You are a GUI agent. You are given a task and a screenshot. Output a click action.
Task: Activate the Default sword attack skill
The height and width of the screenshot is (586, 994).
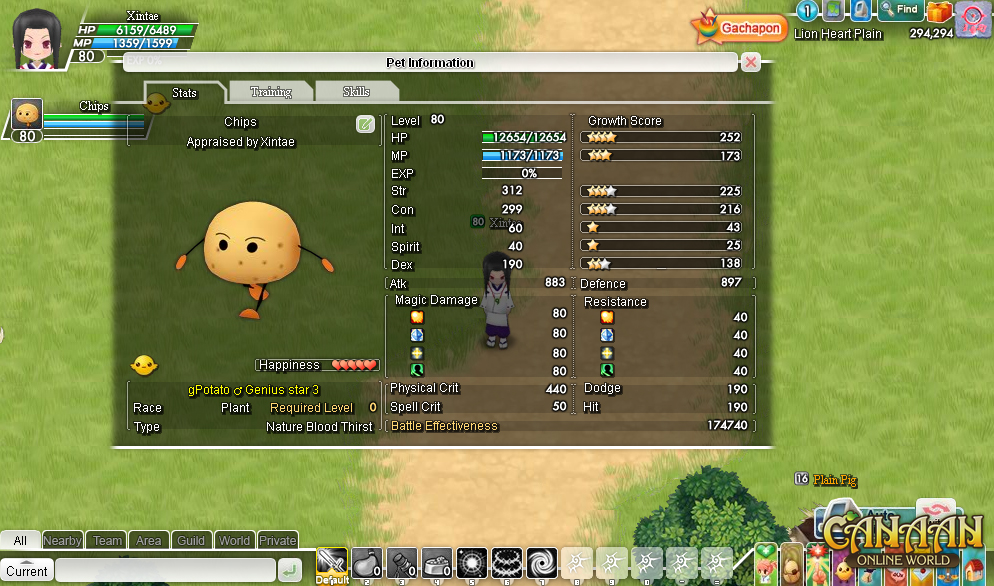point(332,564)
